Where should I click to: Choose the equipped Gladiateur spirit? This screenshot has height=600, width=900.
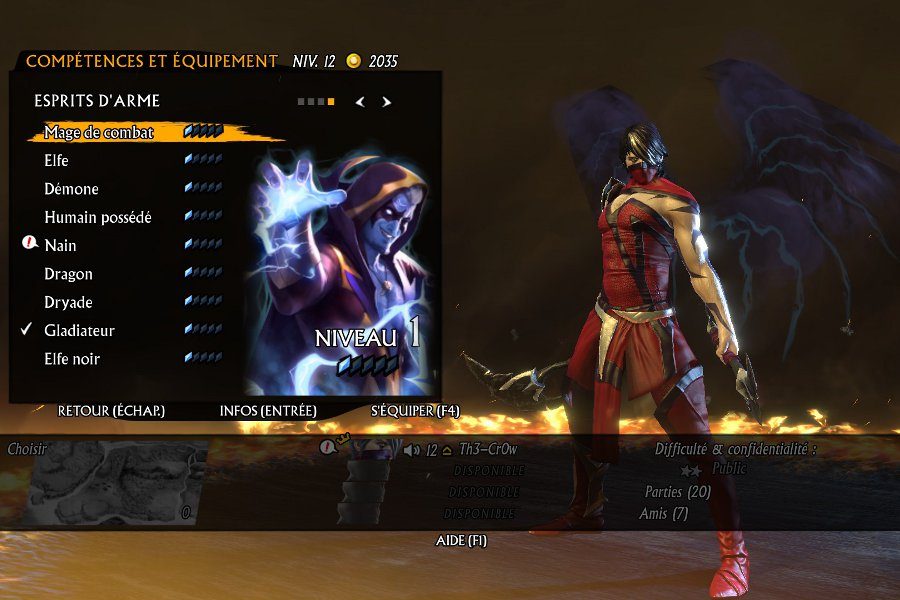coord(79,330)
